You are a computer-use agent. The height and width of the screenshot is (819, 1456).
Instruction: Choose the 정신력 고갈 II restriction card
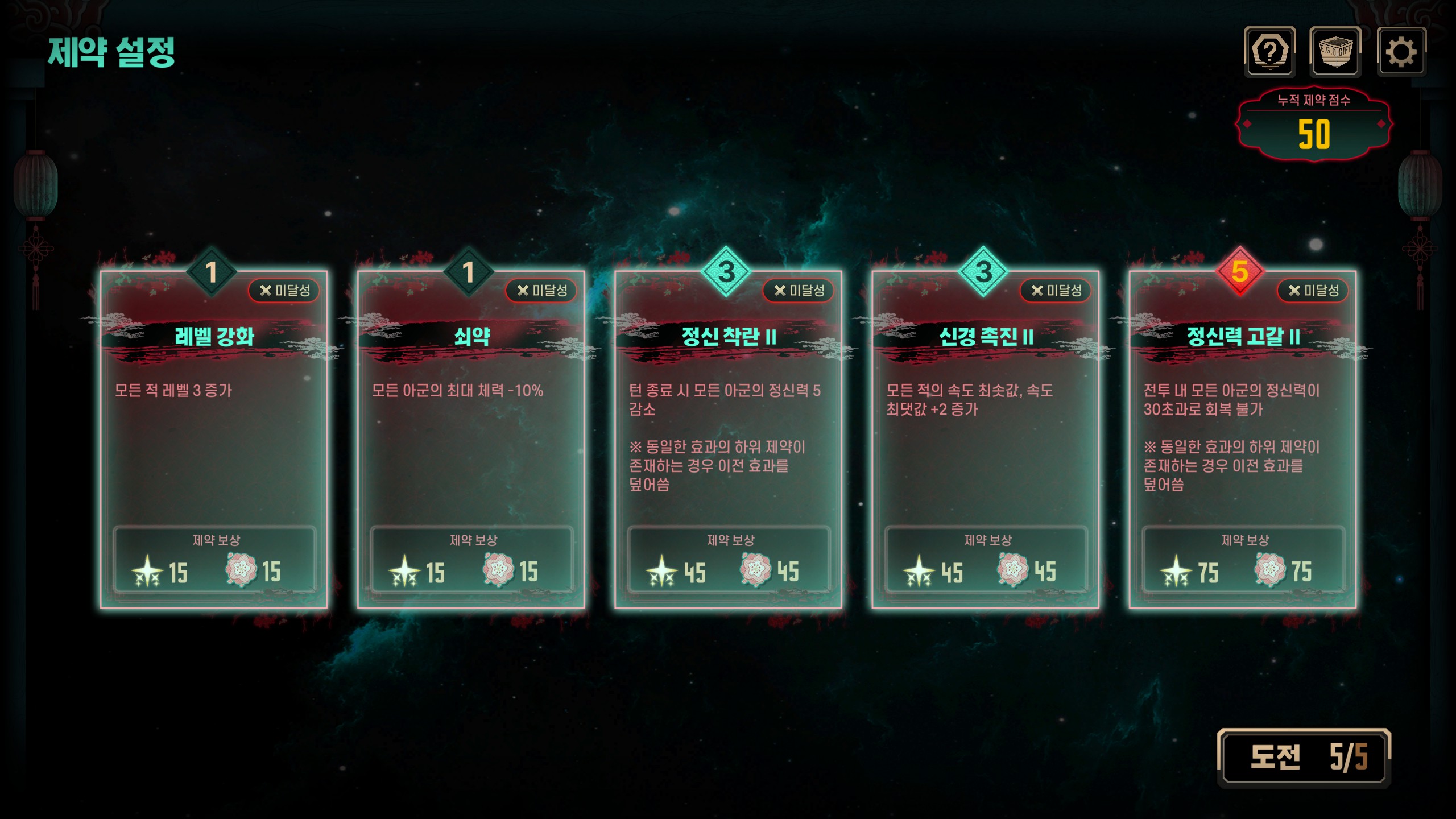(1242, 439)
